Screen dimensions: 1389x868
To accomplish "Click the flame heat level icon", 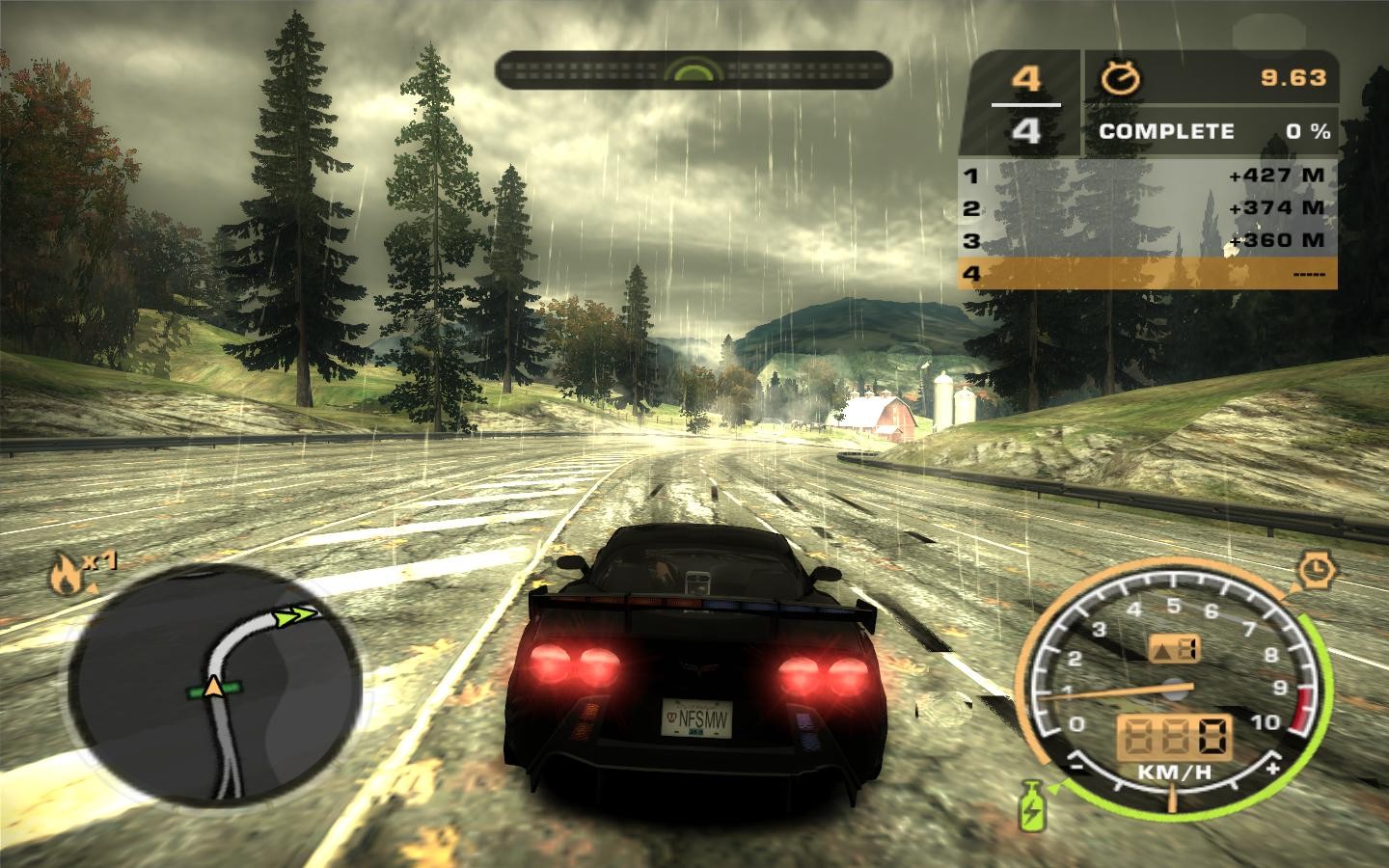I will pyautogui.click(x=65, y=575).
